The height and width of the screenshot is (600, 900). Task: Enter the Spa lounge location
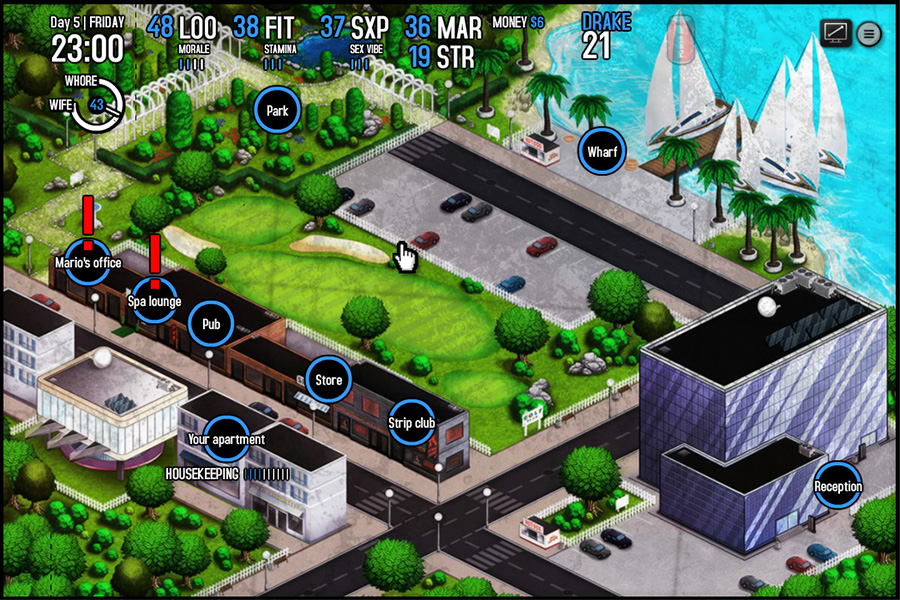tap(154, 300)
